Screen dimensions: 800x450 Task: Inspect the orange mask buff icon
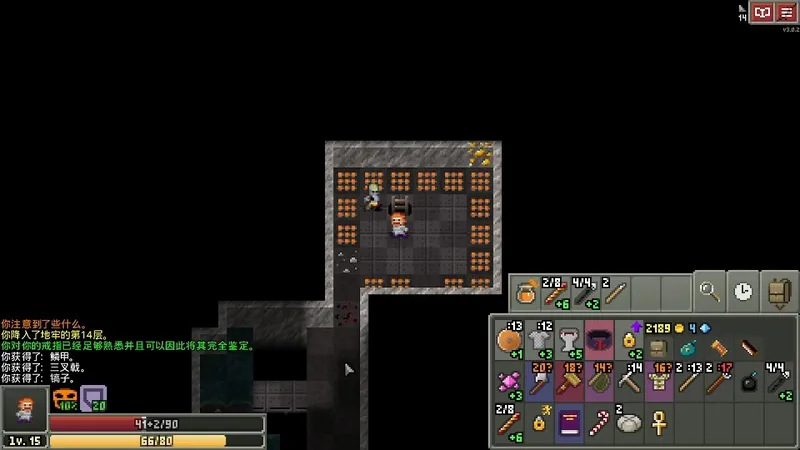tap(65, 398)
